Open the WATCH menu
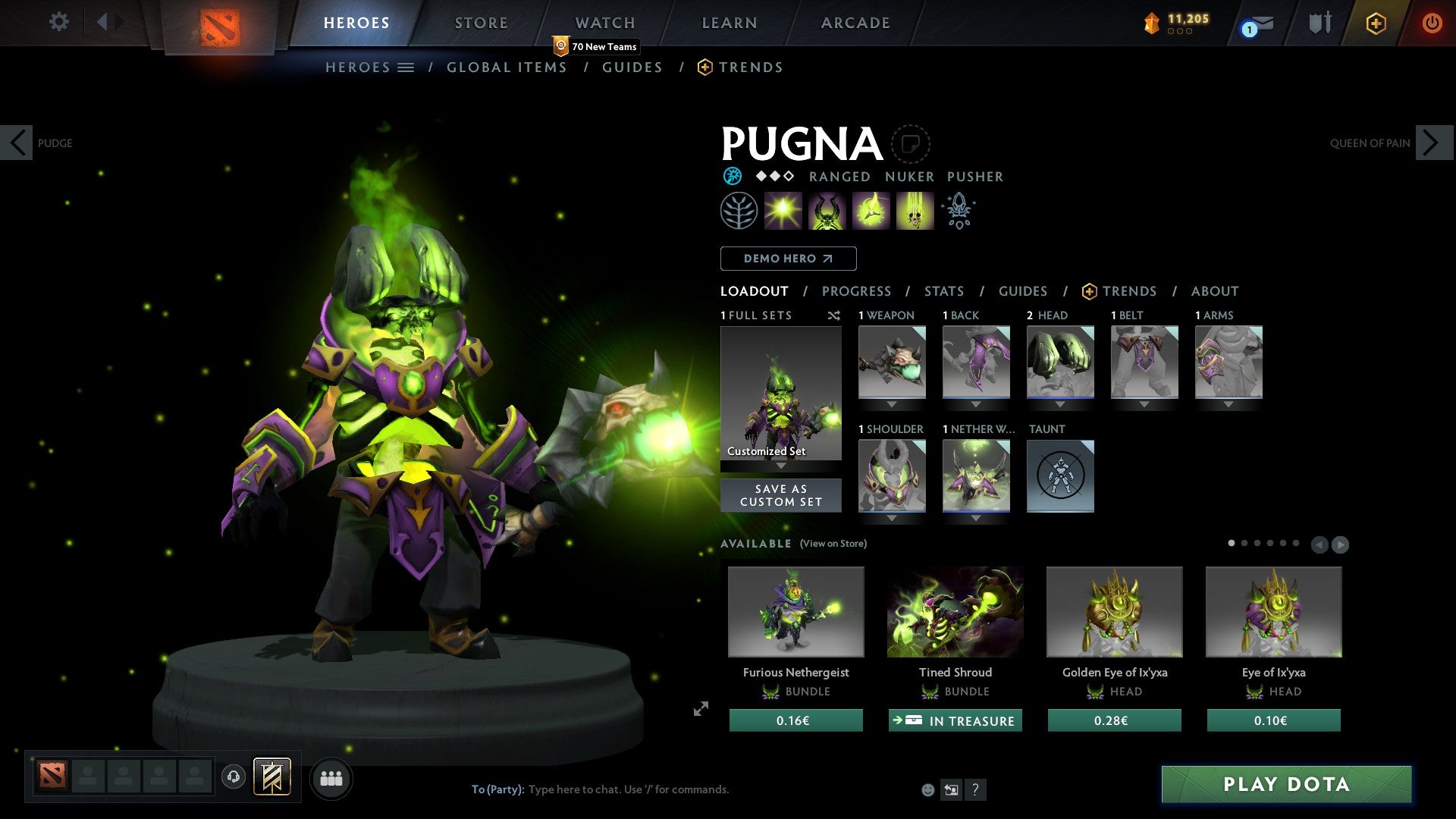 [x=604, y=22]
